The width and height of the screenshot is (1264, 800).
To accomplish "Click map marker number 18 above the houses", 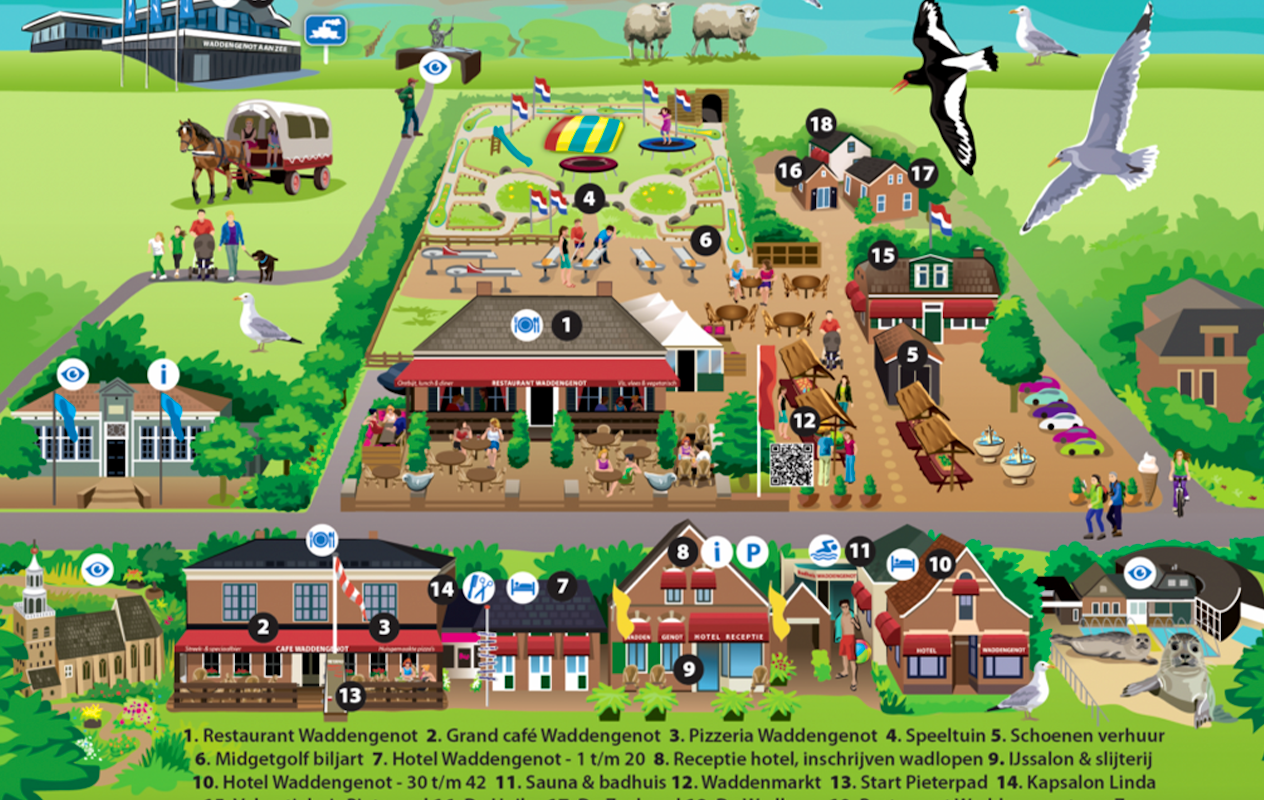I will pos(821,124).
